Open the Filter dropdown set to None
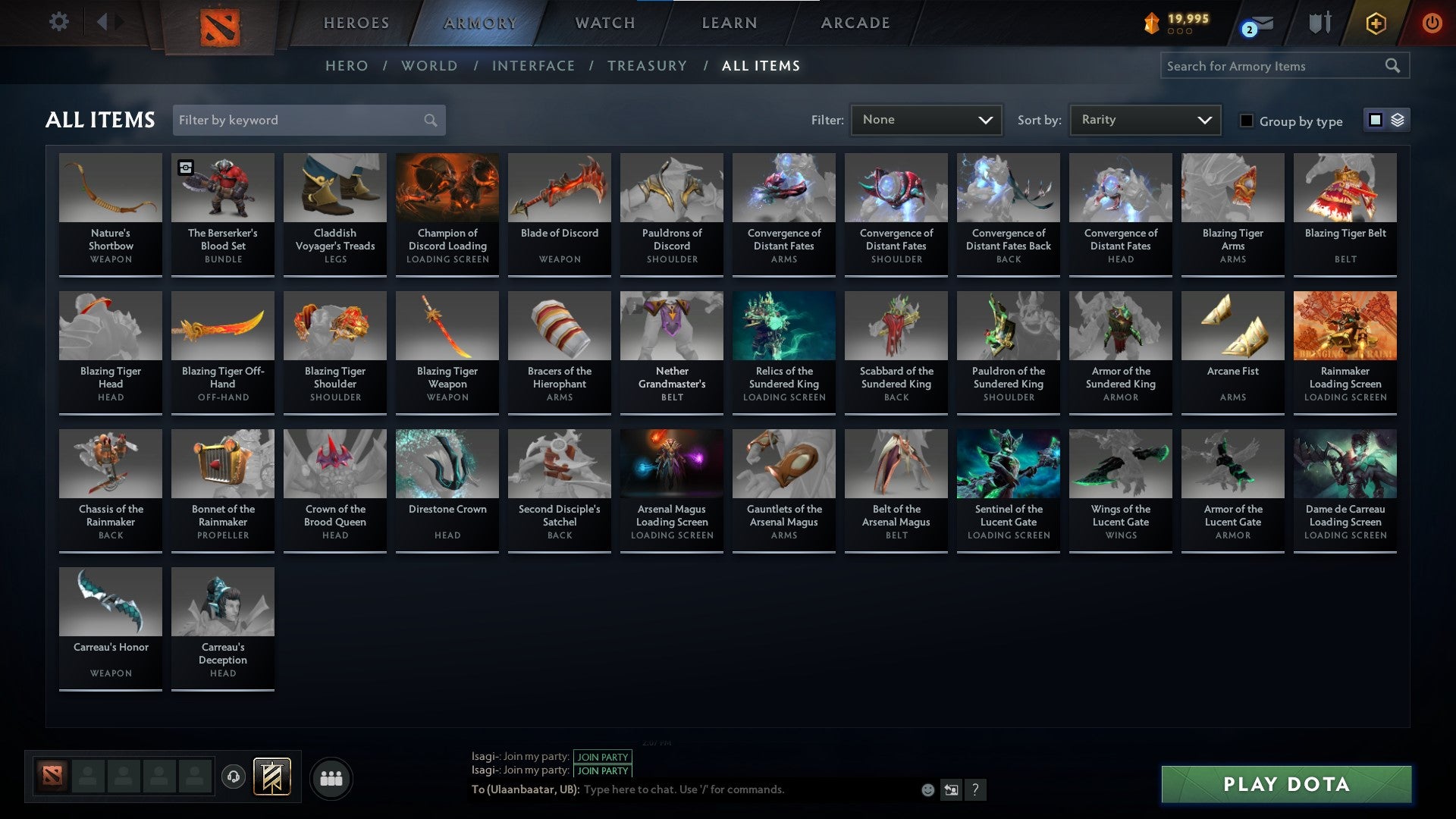This screenshot has height=819, width=1456. click(x=927, y=119)
